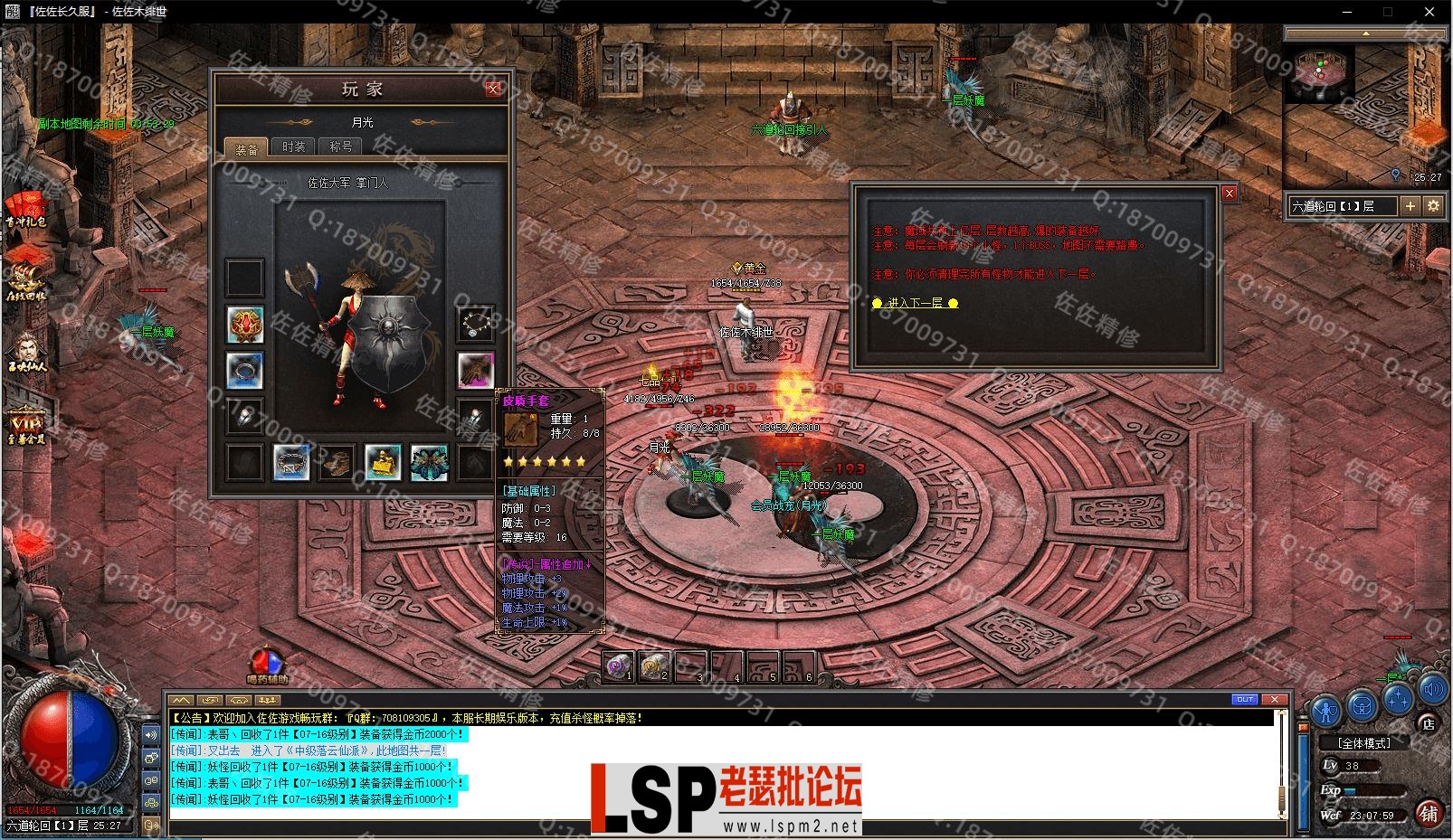Open the warehouse icon above the level display
Image resolution: width=1453 pixels, height=840 pixels.
pyautogui.click(x=1362, y=706)
